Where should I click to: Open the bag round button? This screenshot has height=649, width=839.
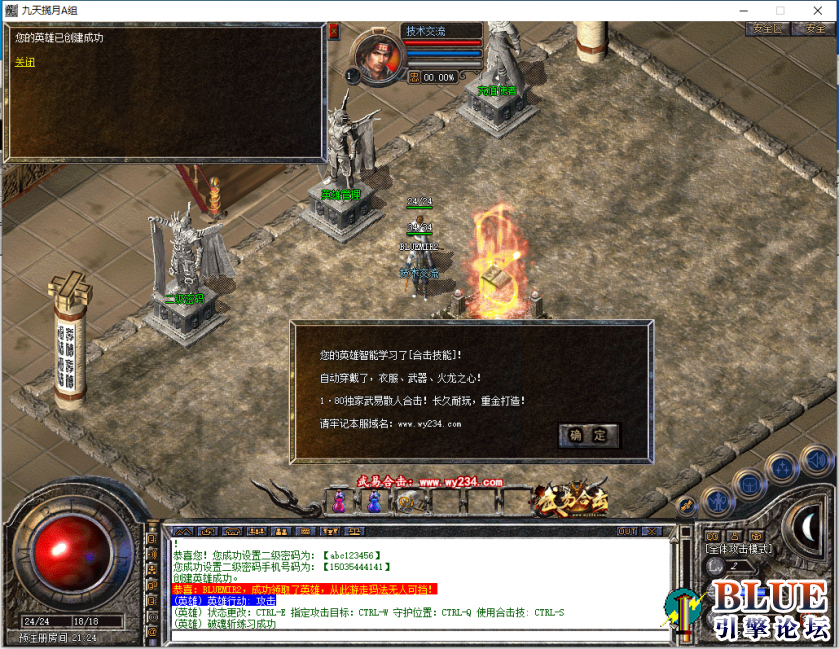click(x=749, y=485)
